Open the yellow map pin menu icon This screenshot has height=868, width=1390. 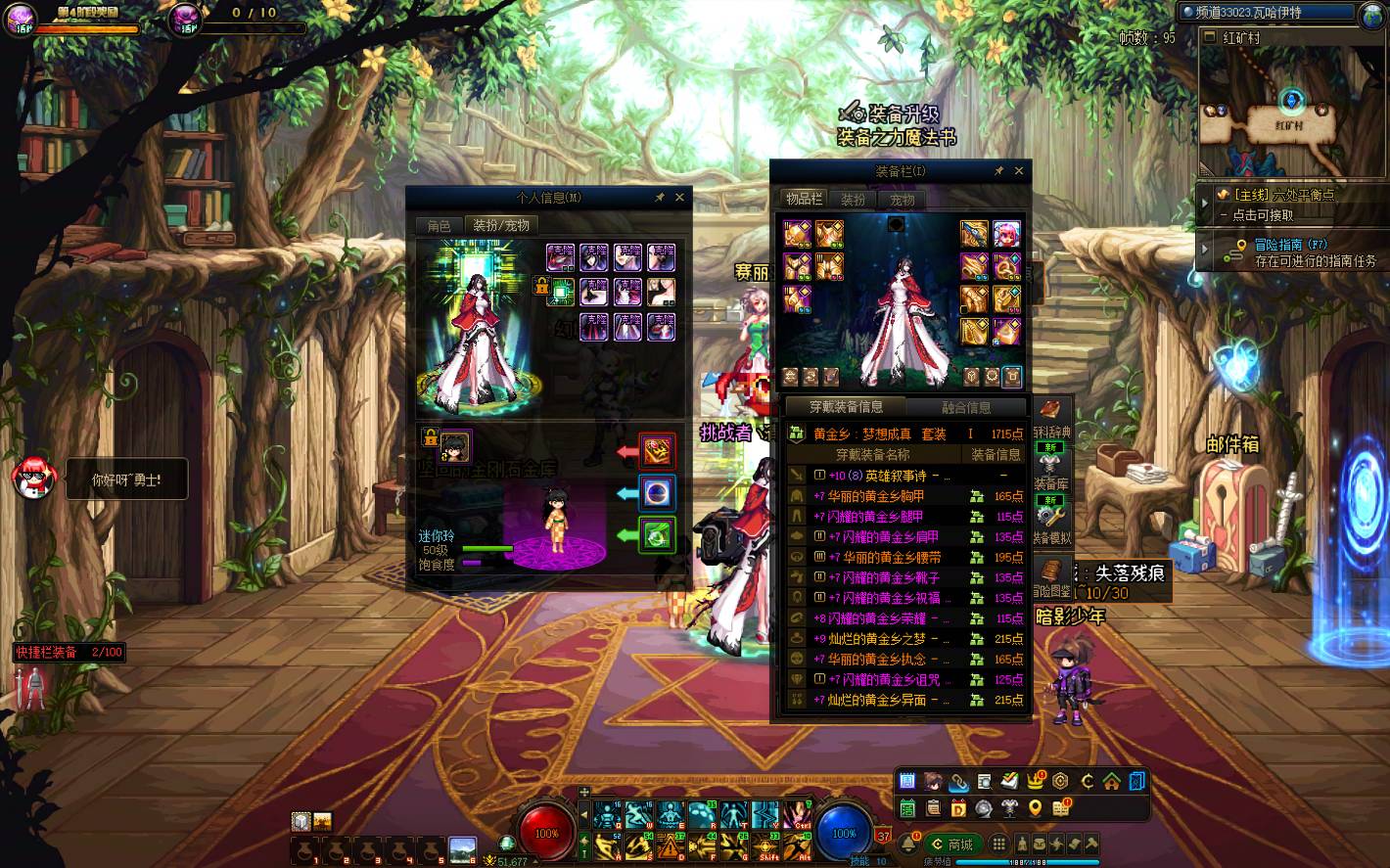point(1036,808)
